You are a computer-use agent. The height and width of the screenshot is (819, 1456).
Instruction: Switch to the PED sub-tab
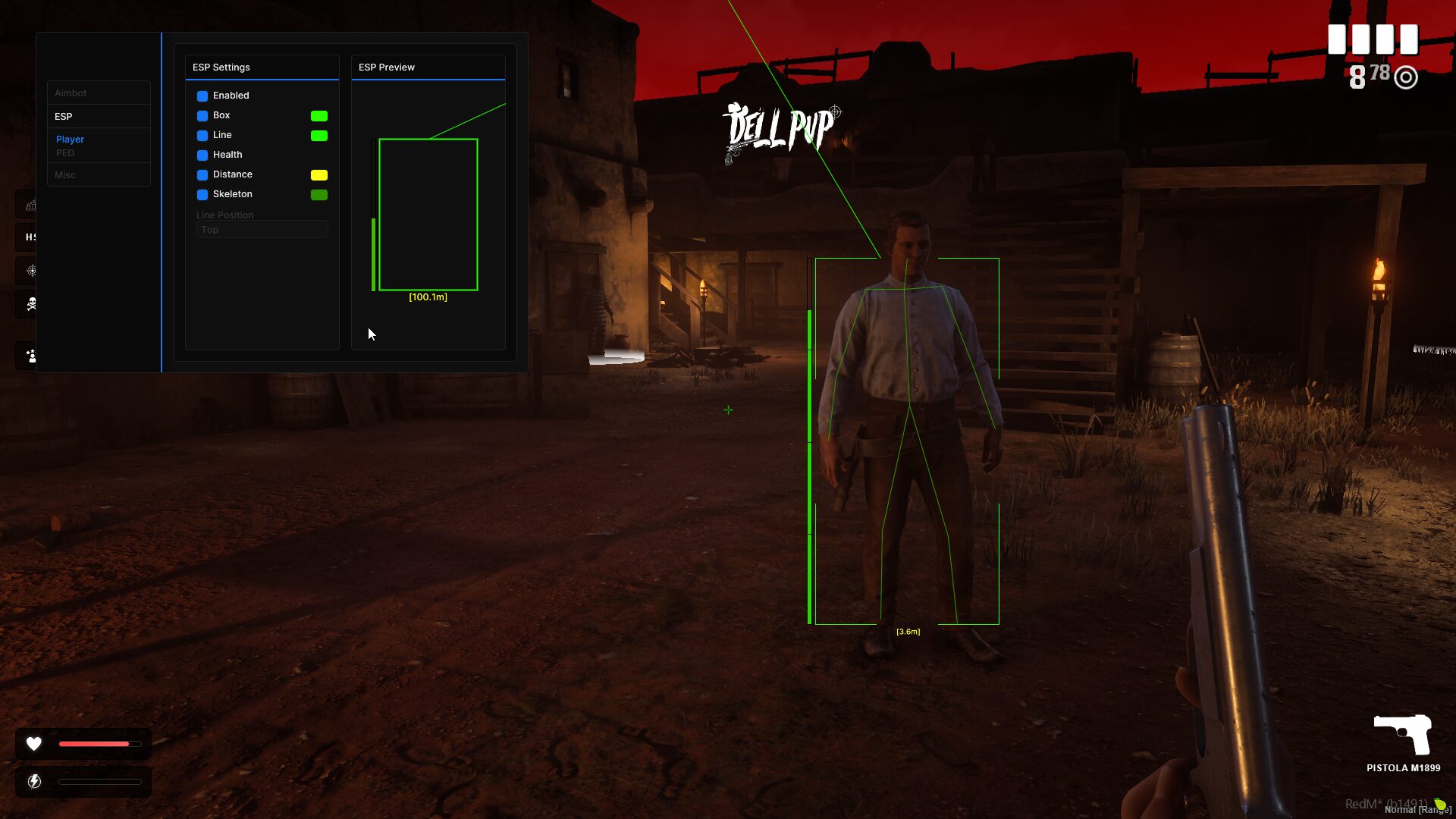coord(65,153)
